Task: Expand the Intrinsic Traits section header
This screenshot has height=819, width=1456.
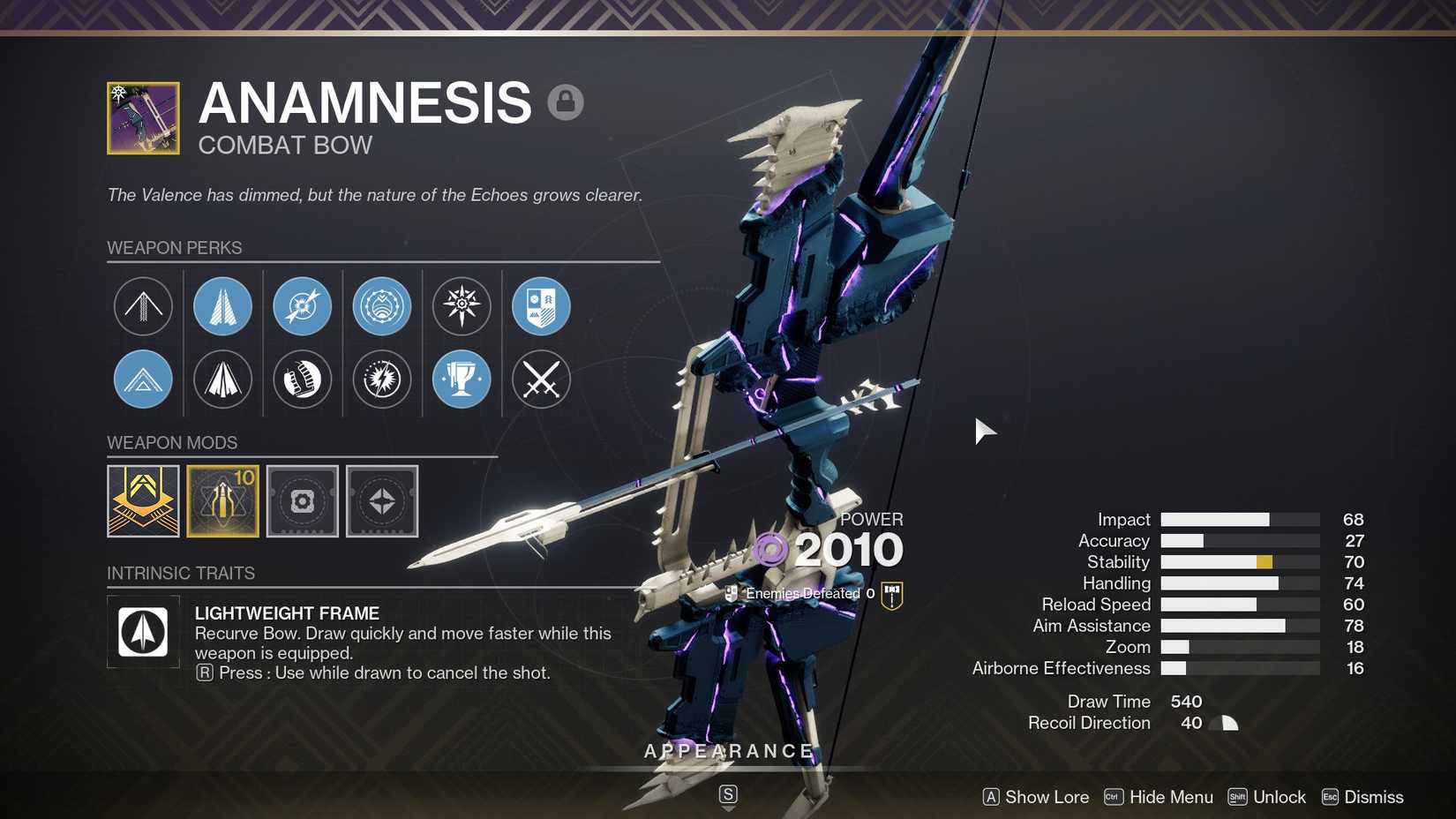Action: 181,573
